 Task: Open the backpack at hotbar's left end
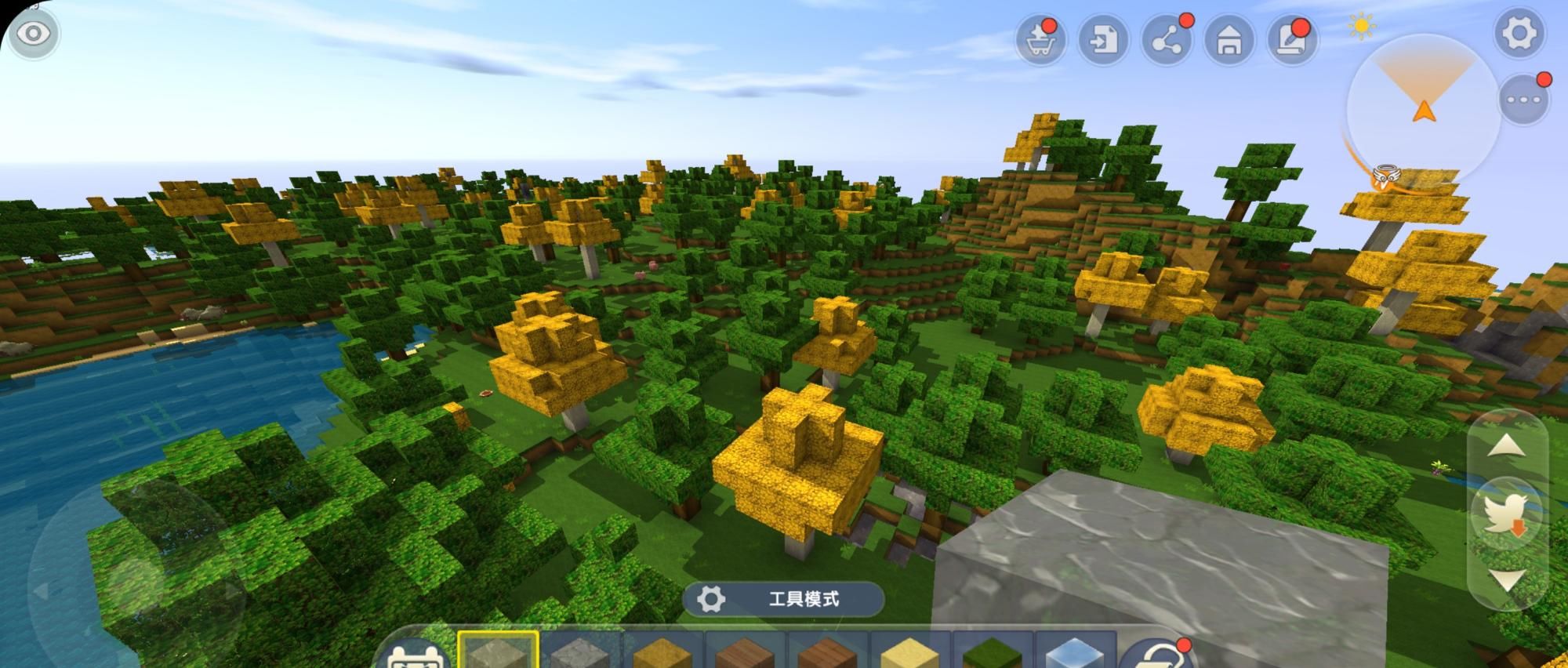416,655
